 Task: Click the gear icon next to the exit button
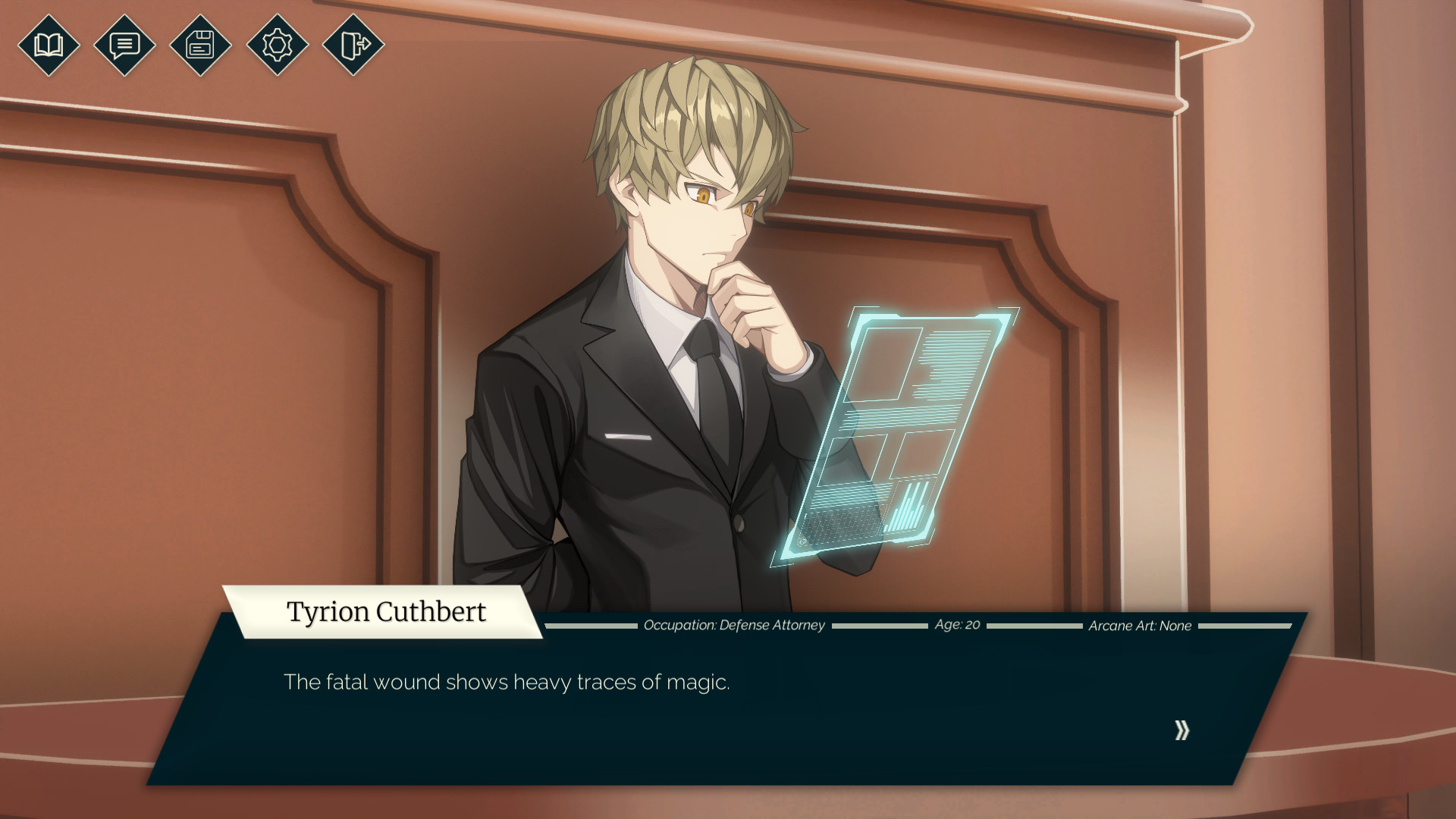click(x=276, y=46)
